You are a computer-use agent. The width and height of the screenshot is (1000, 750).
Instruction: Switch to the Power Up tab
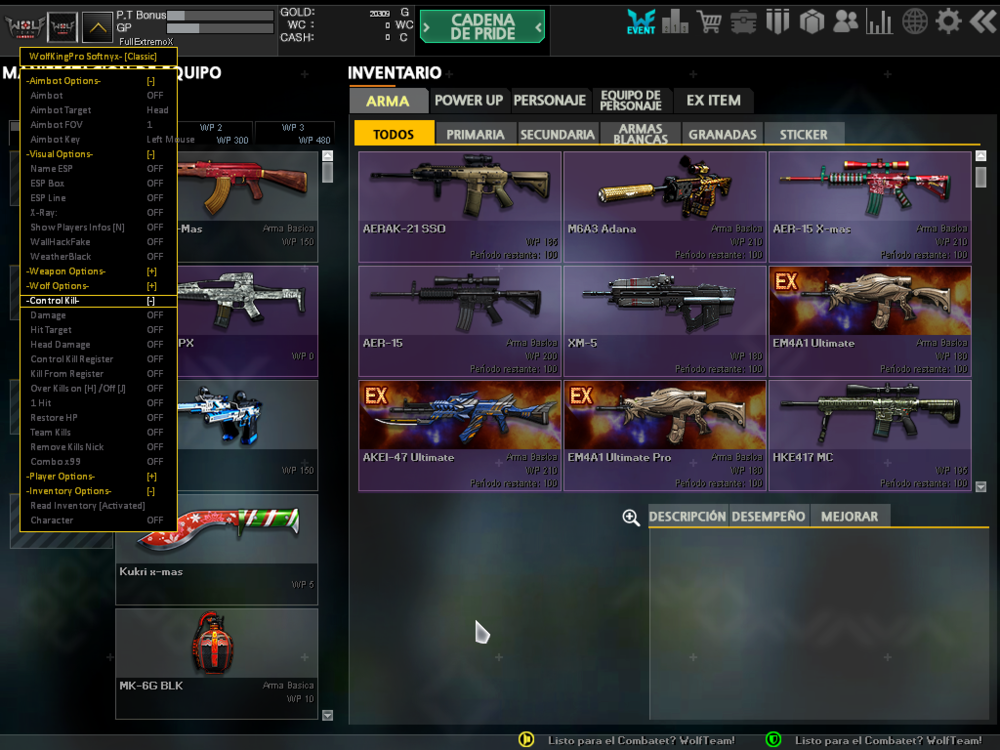pos(468,101)
